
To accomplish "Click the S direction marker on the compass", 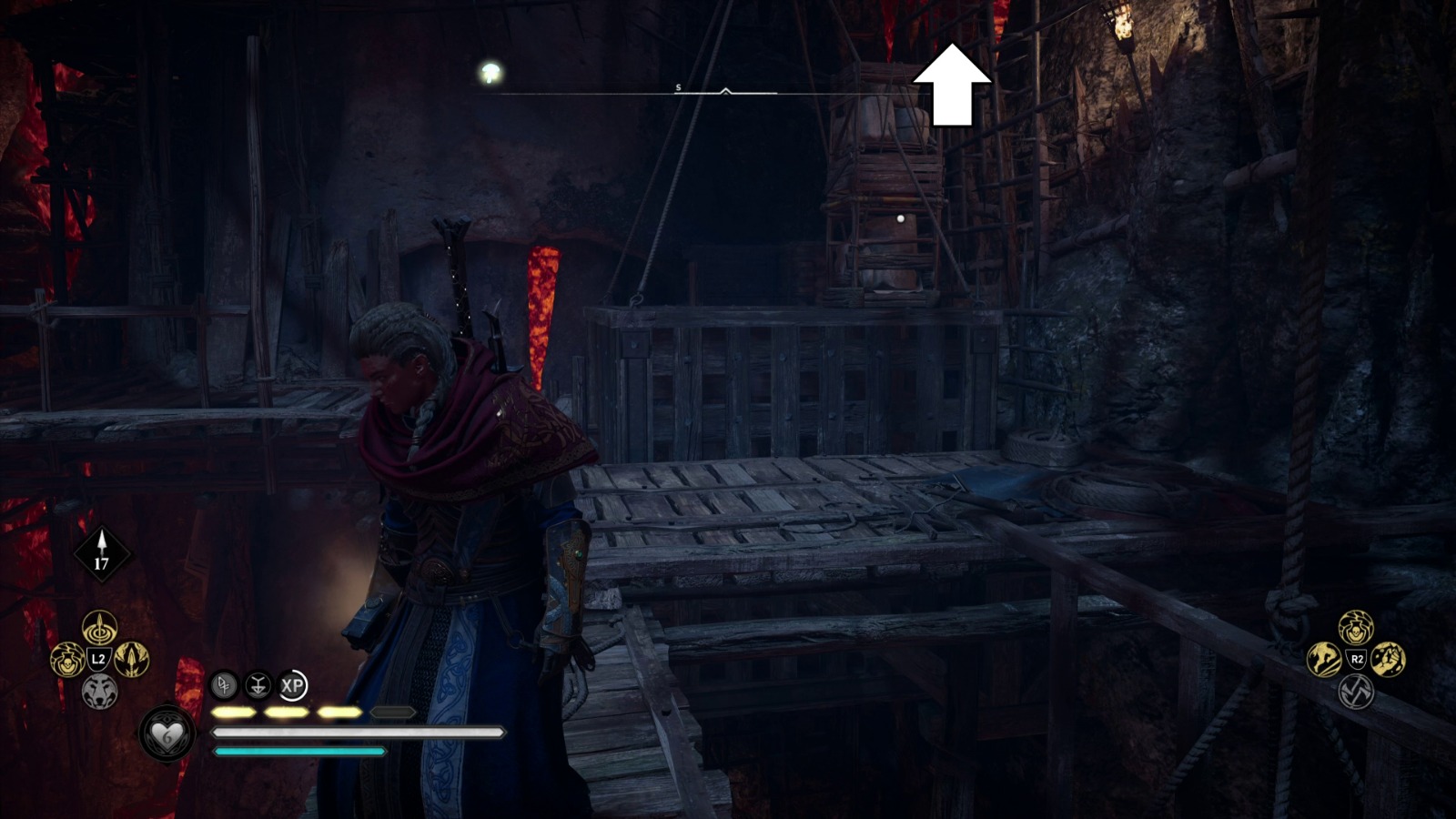I will click(677, 86).
